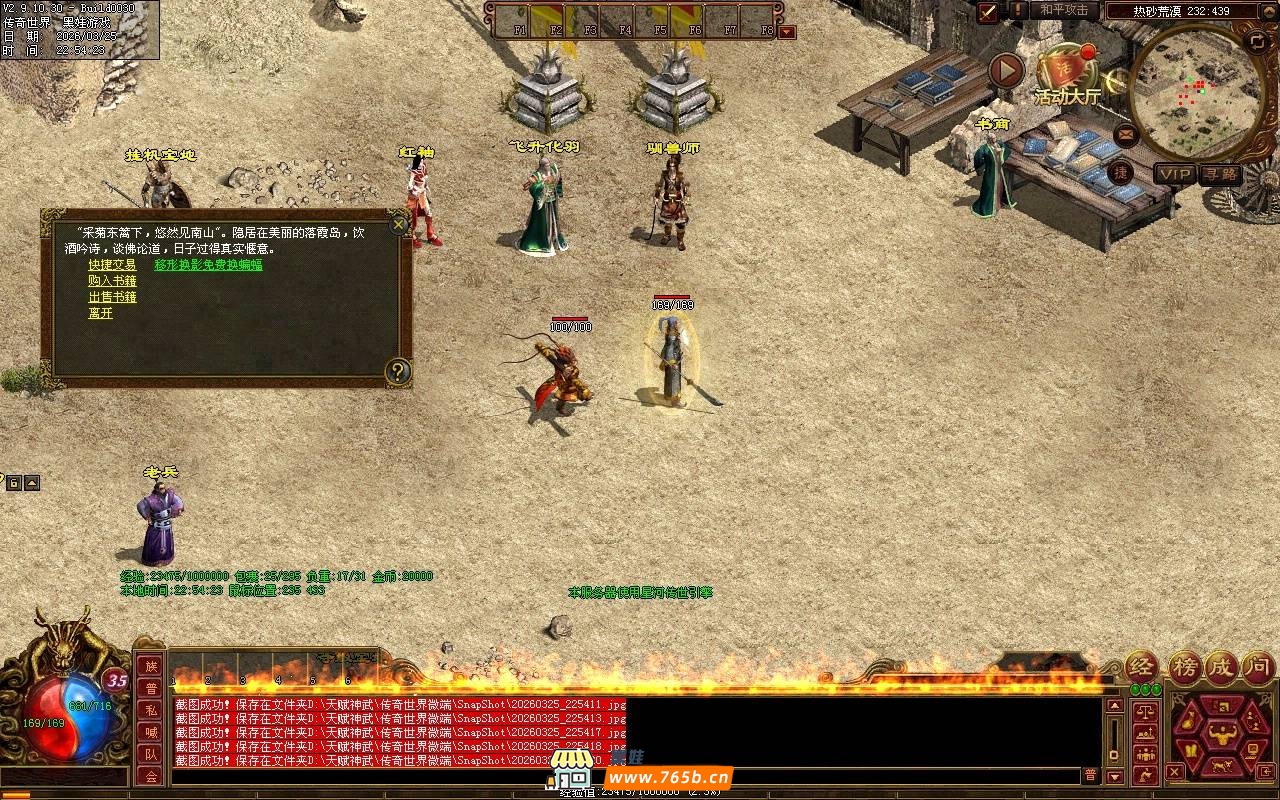Activate 寻路 pathfinding button
1280x800 pixels.
click(1220, 174)
